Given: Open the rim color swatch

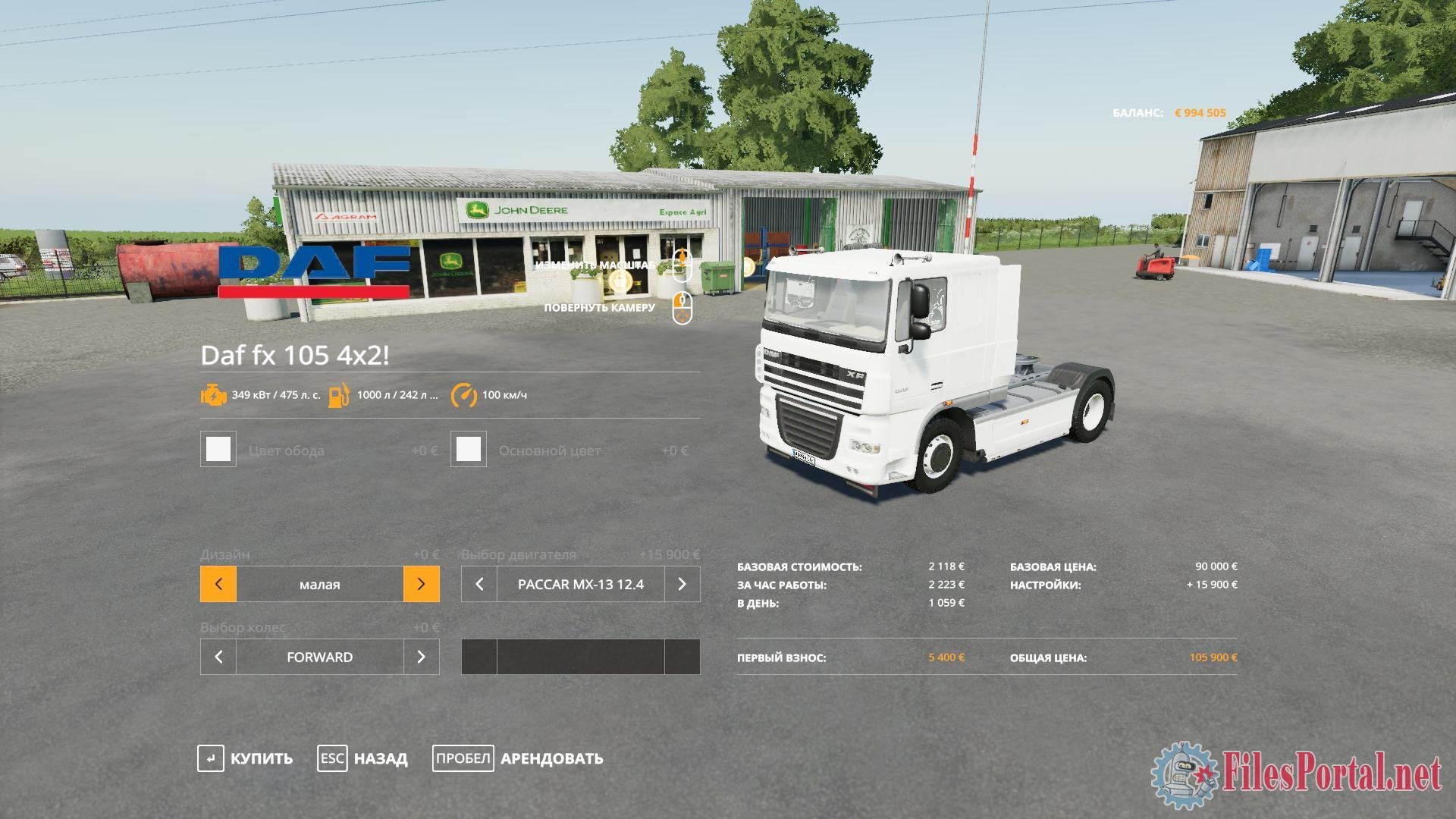Looking at the screenshot, I should [218, 449].
